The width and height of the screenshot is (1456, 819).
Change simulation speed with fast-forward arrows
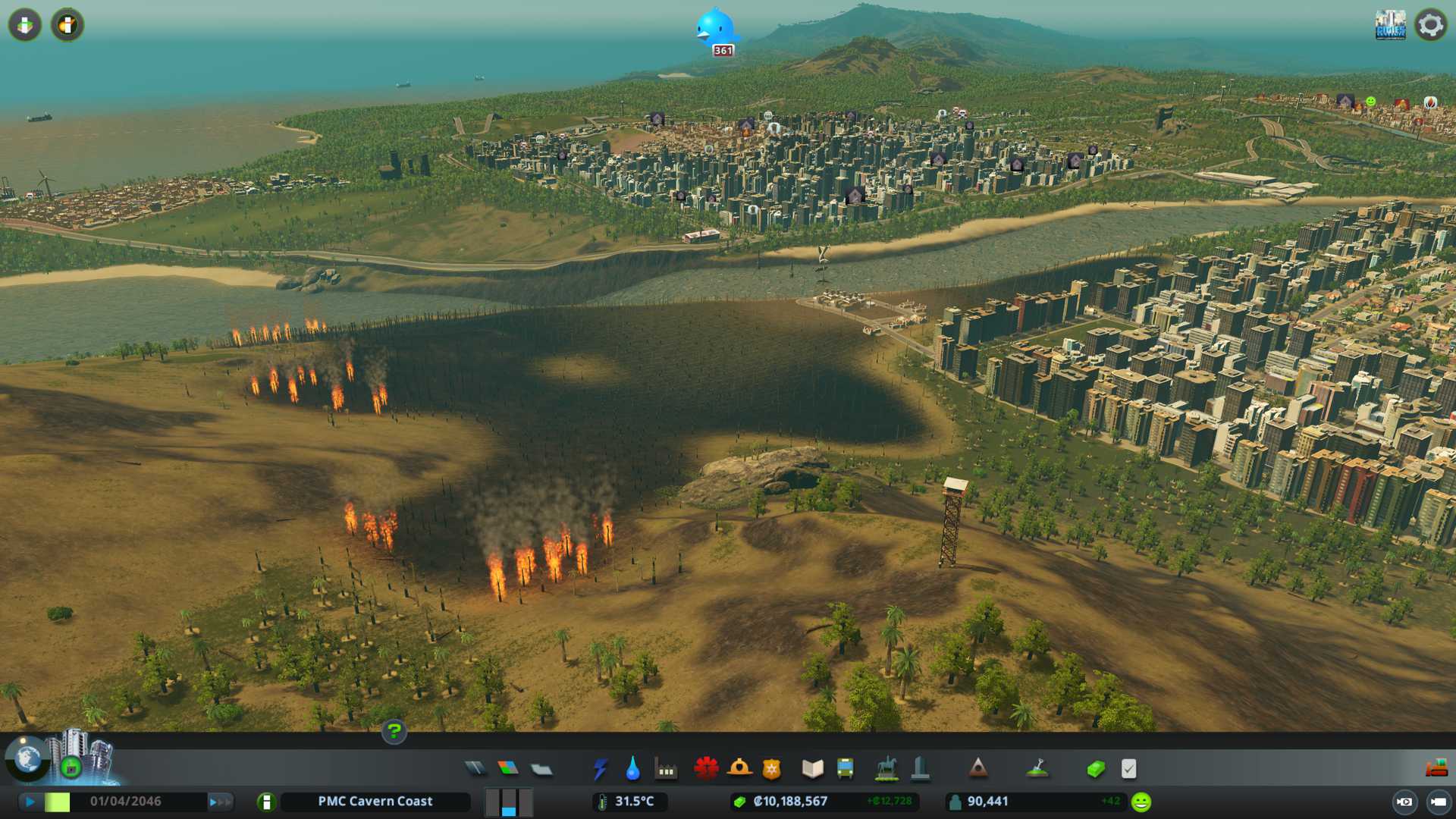click(x=220, y=802)
